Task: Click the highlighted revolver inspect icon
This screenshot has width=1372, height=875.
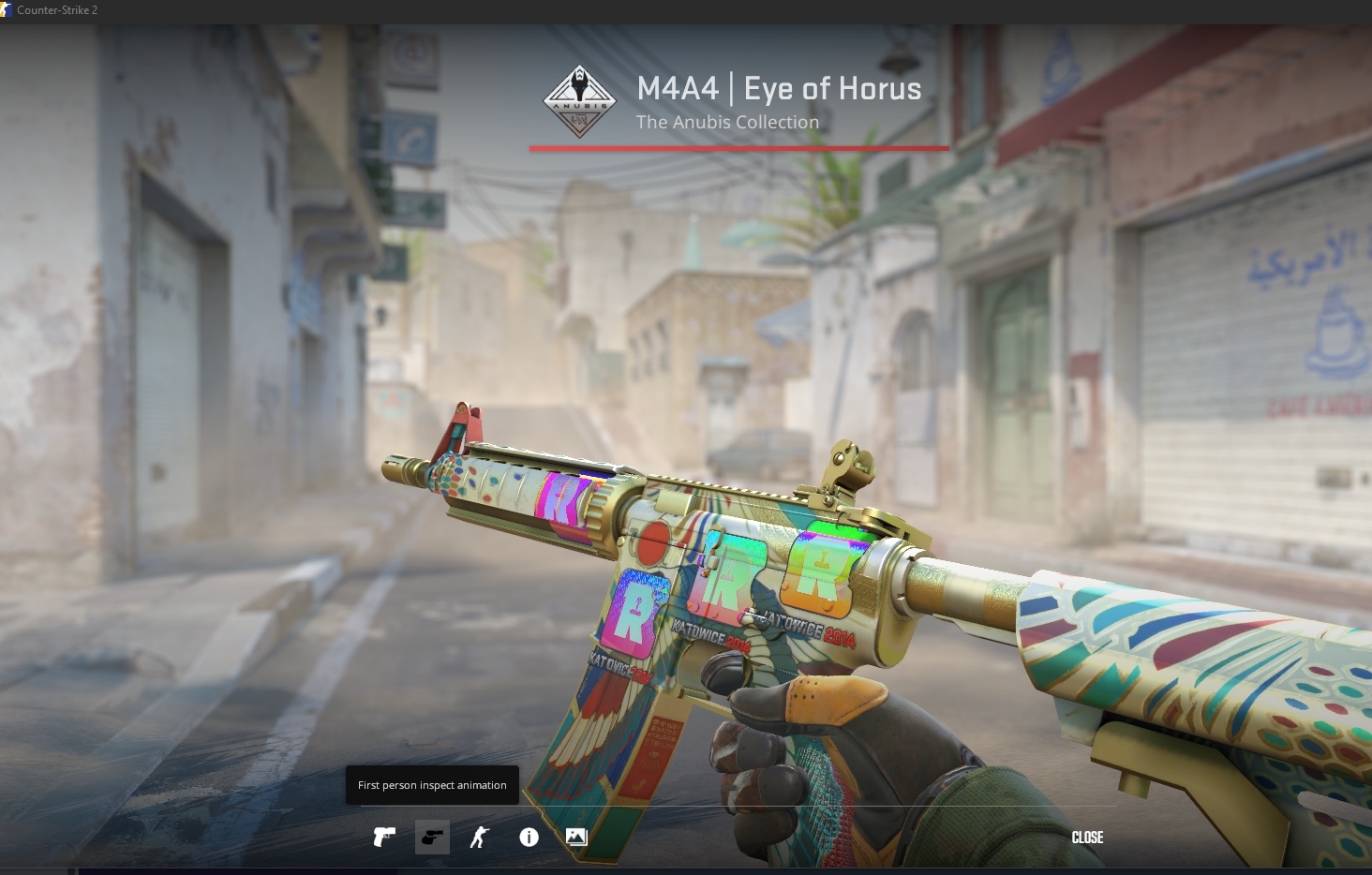Action: pos(432,837)
